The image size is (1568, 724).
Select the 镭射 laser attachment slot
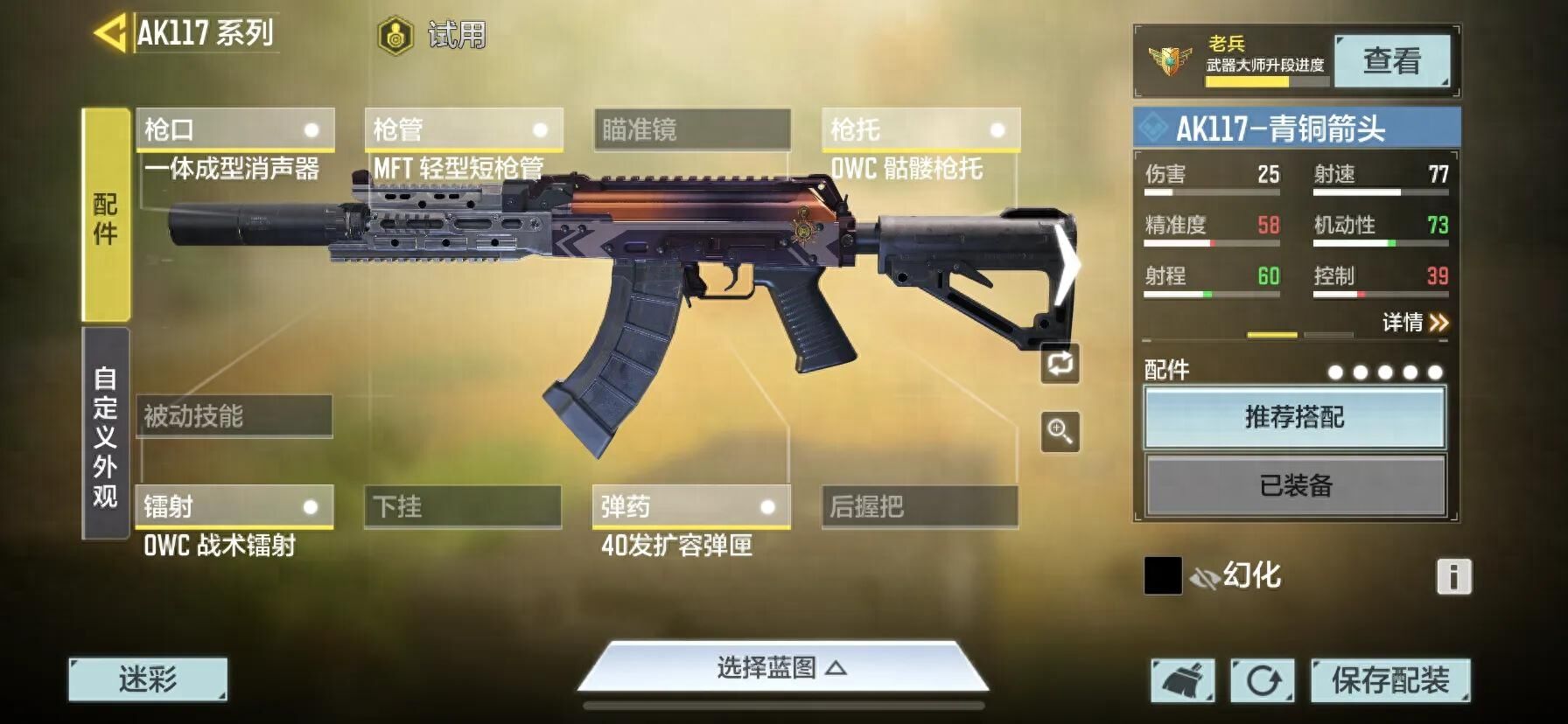[234, 506]
